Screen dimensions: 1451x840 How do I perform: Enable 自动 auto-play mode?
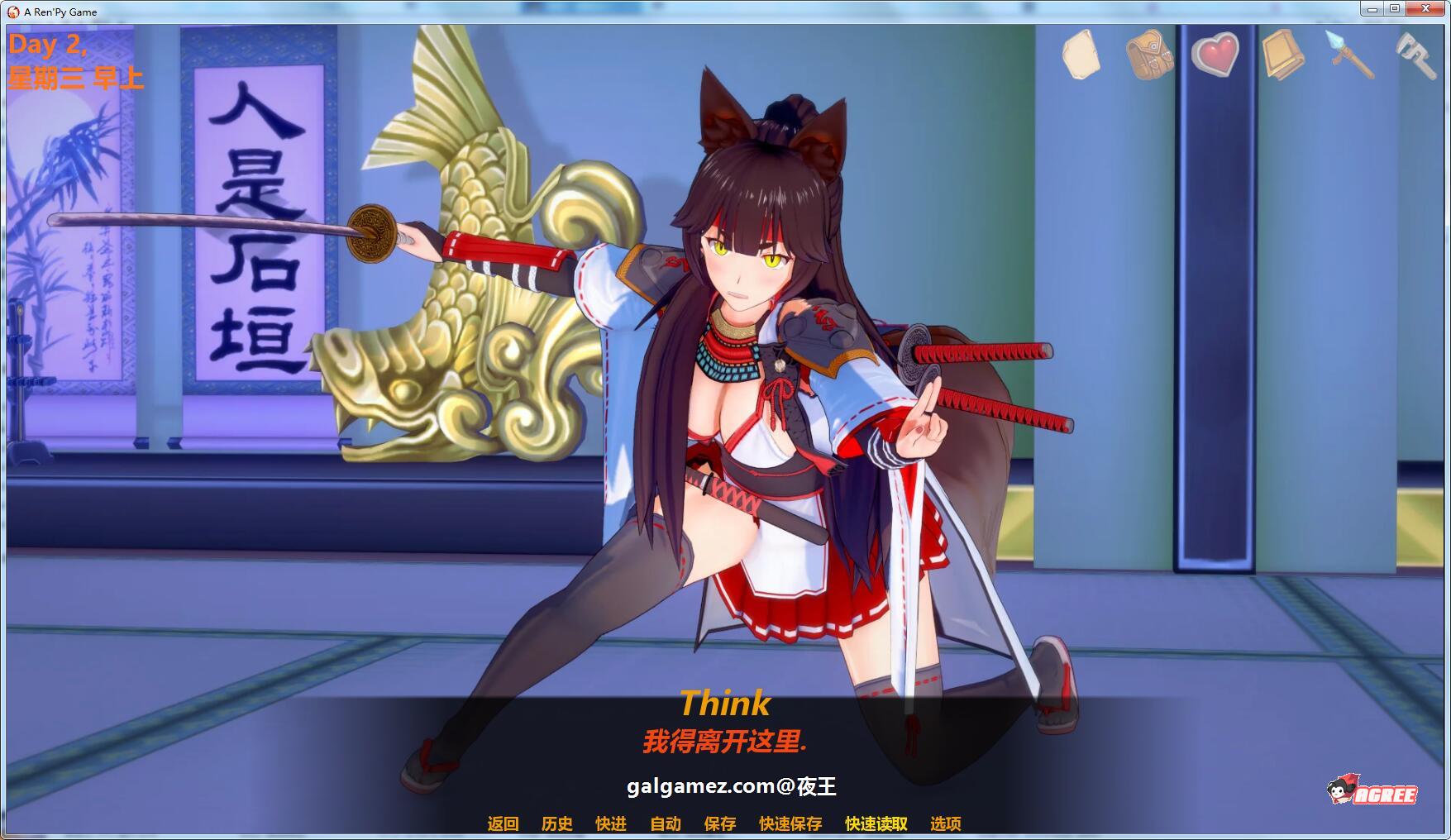(663, 824)
